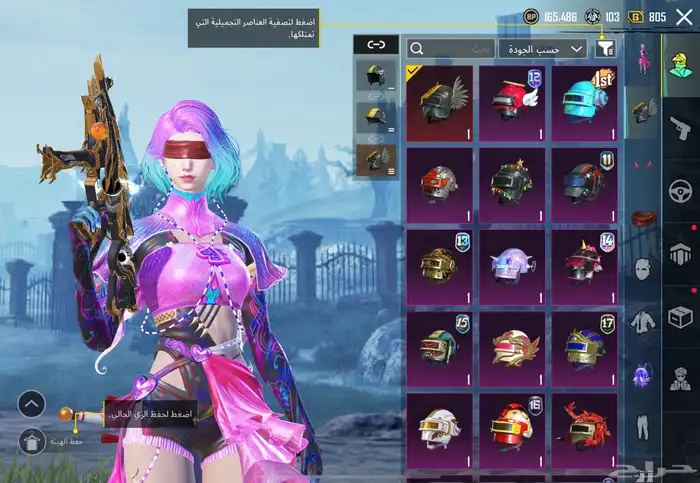Select the golden helmet with badge 13
This screenshot has height=483, width=700.
pyautogui.click(x=439, y=267)
